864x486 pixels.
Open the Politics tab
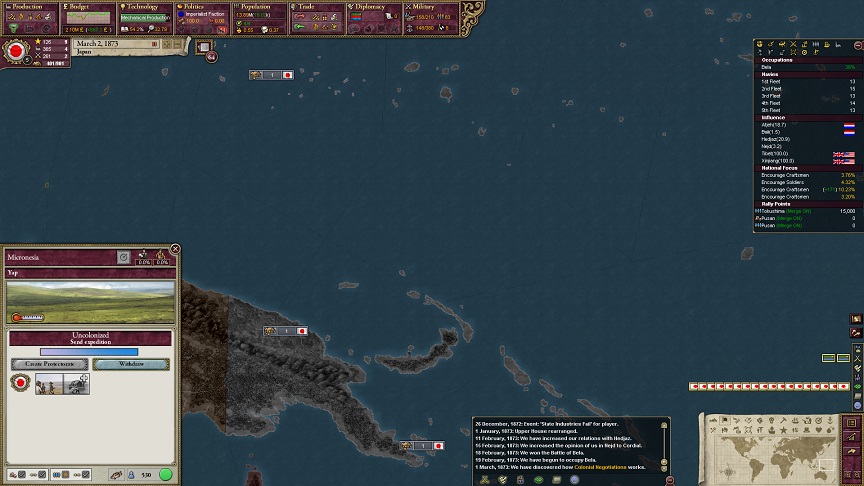(202, 7)
